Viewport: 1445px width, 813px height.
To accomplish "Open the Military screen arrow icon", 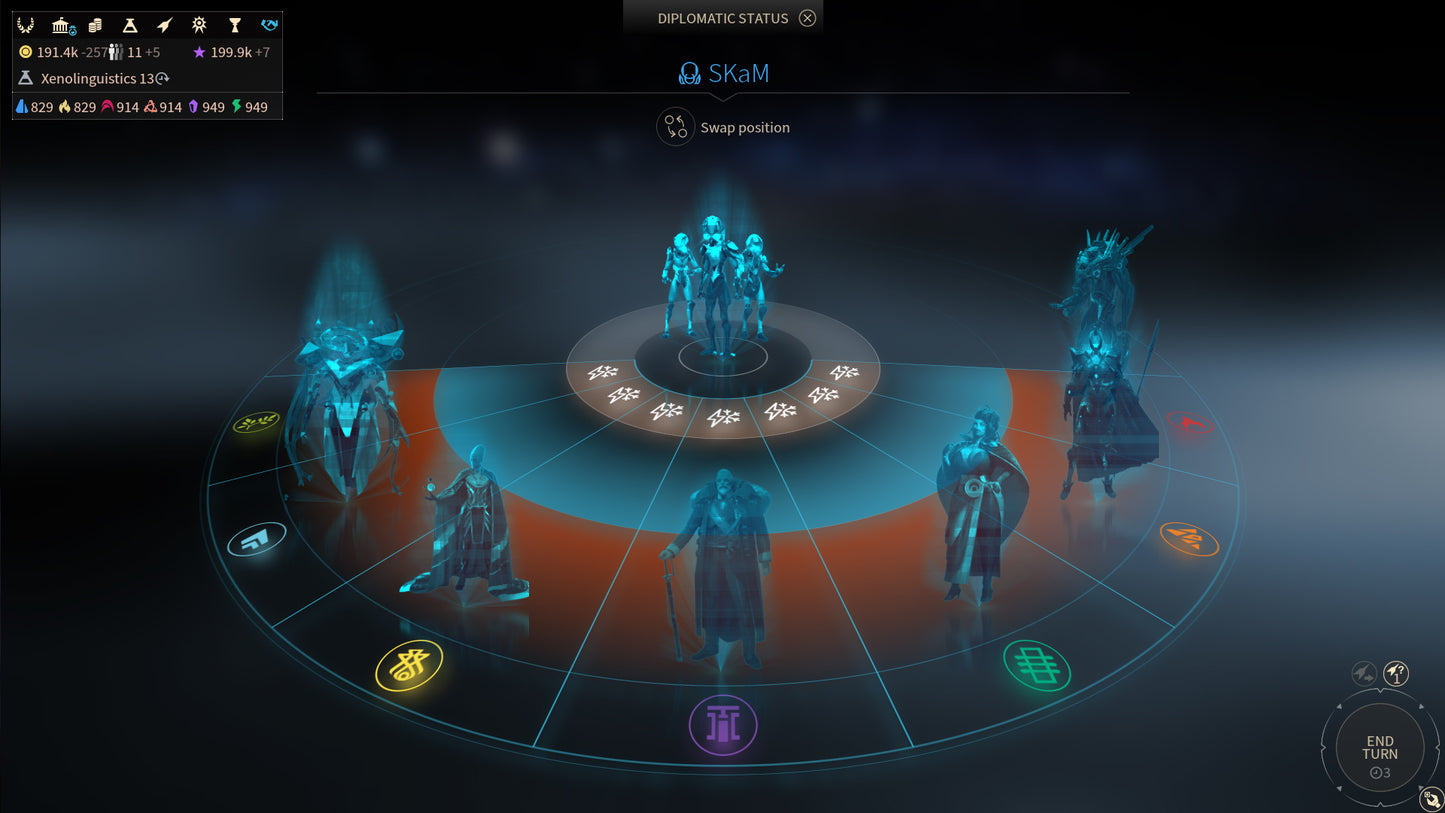I will tap(164, 25).
